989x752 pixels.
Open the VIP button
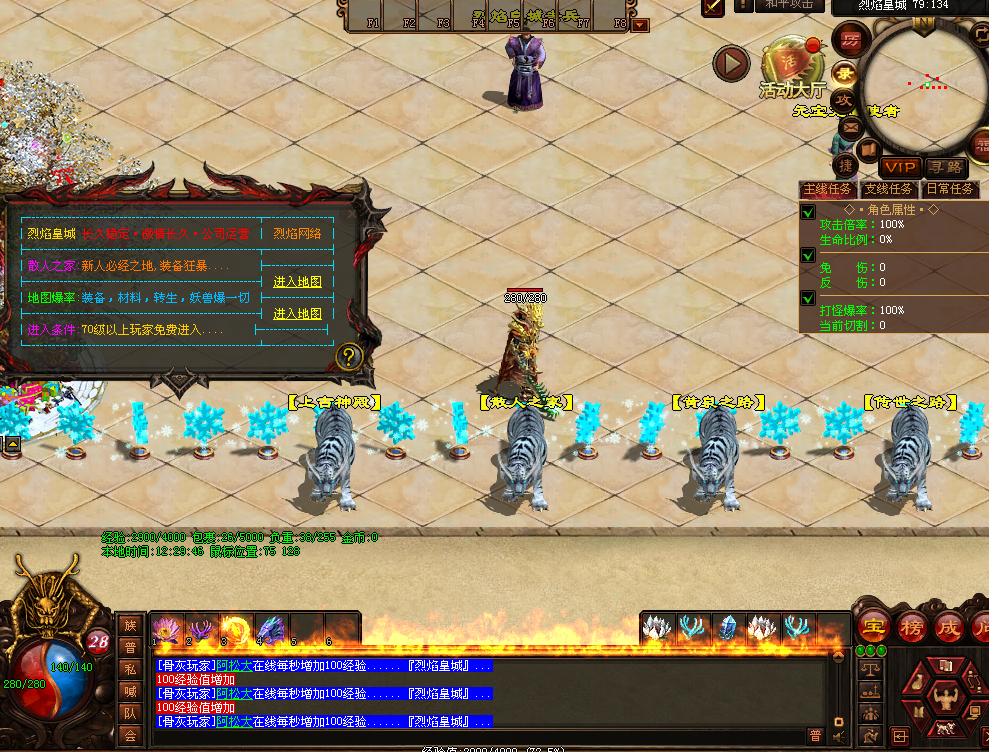click(900, 167)
